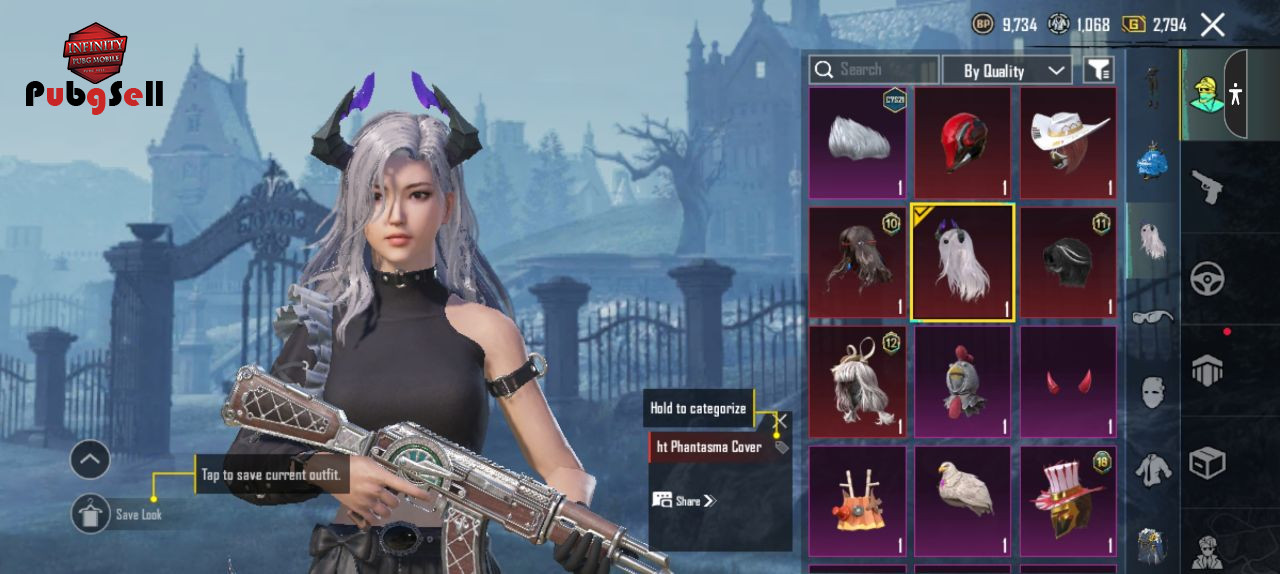Select the equipped ghost hair headgear slot
Screen dimensions: 1280x574
963,262
